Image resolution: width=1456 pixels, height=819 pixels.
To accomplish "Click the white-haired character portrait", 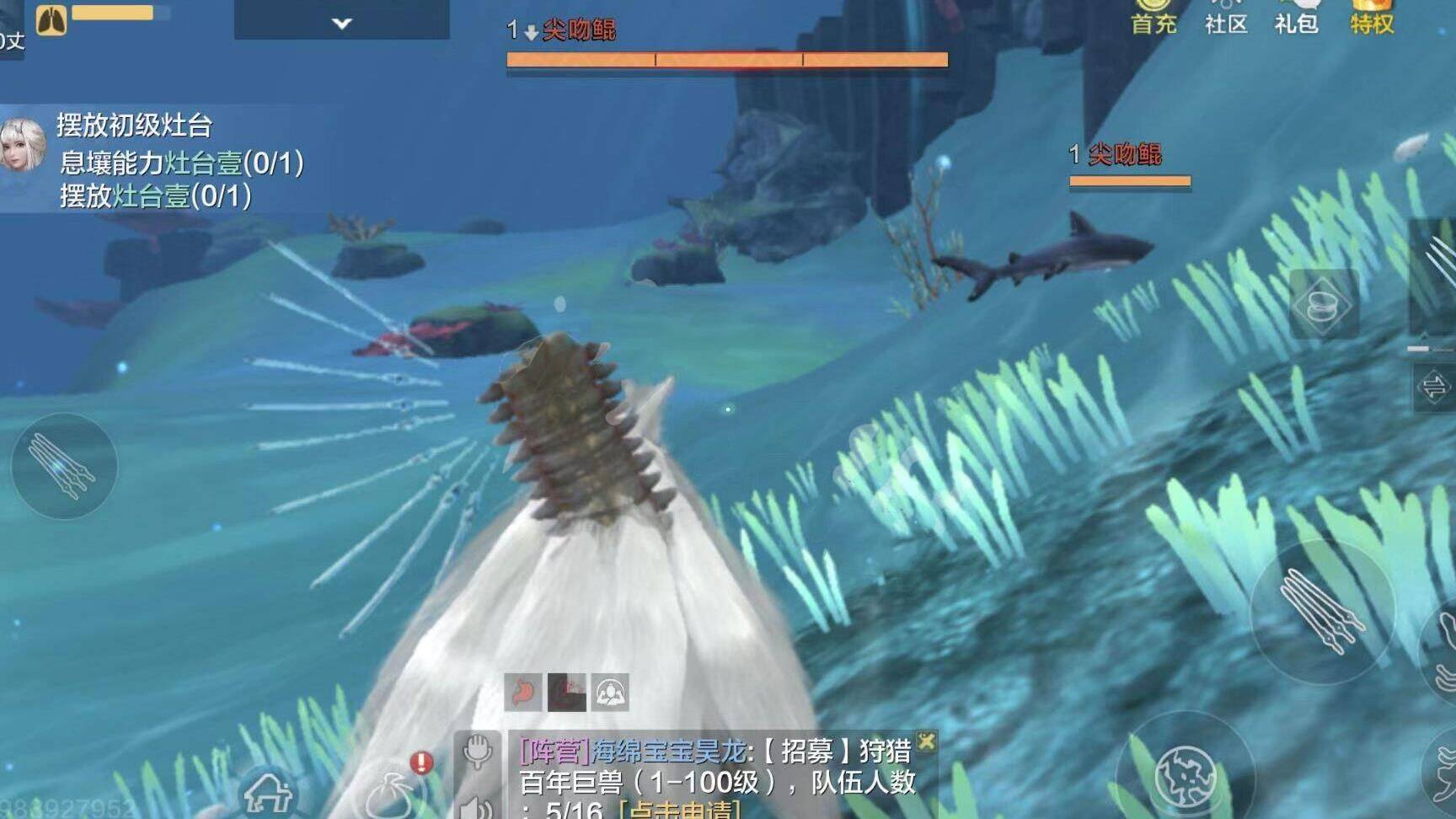I will (22, 145).
